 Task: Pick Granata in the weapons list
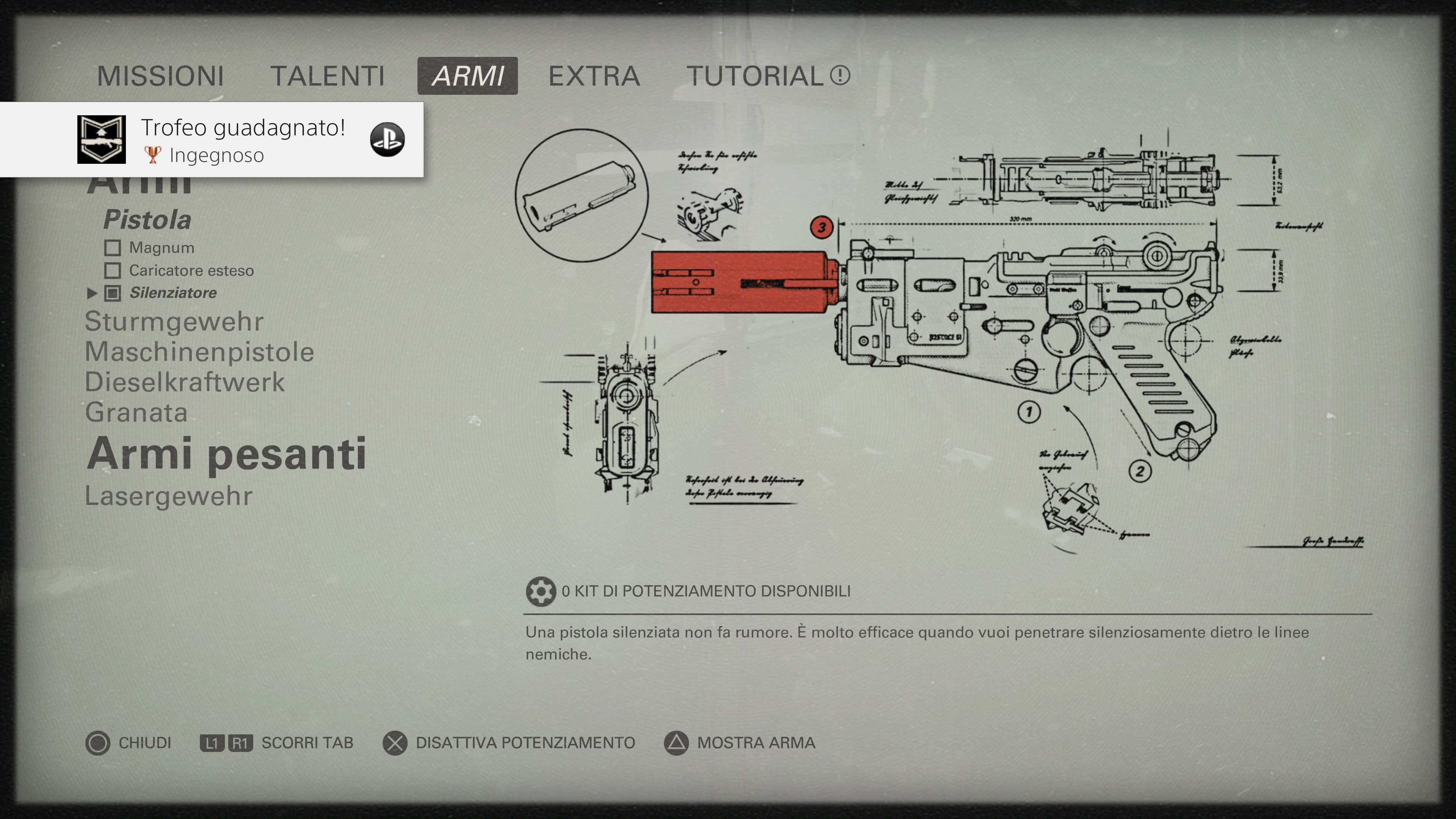point(136,413)
